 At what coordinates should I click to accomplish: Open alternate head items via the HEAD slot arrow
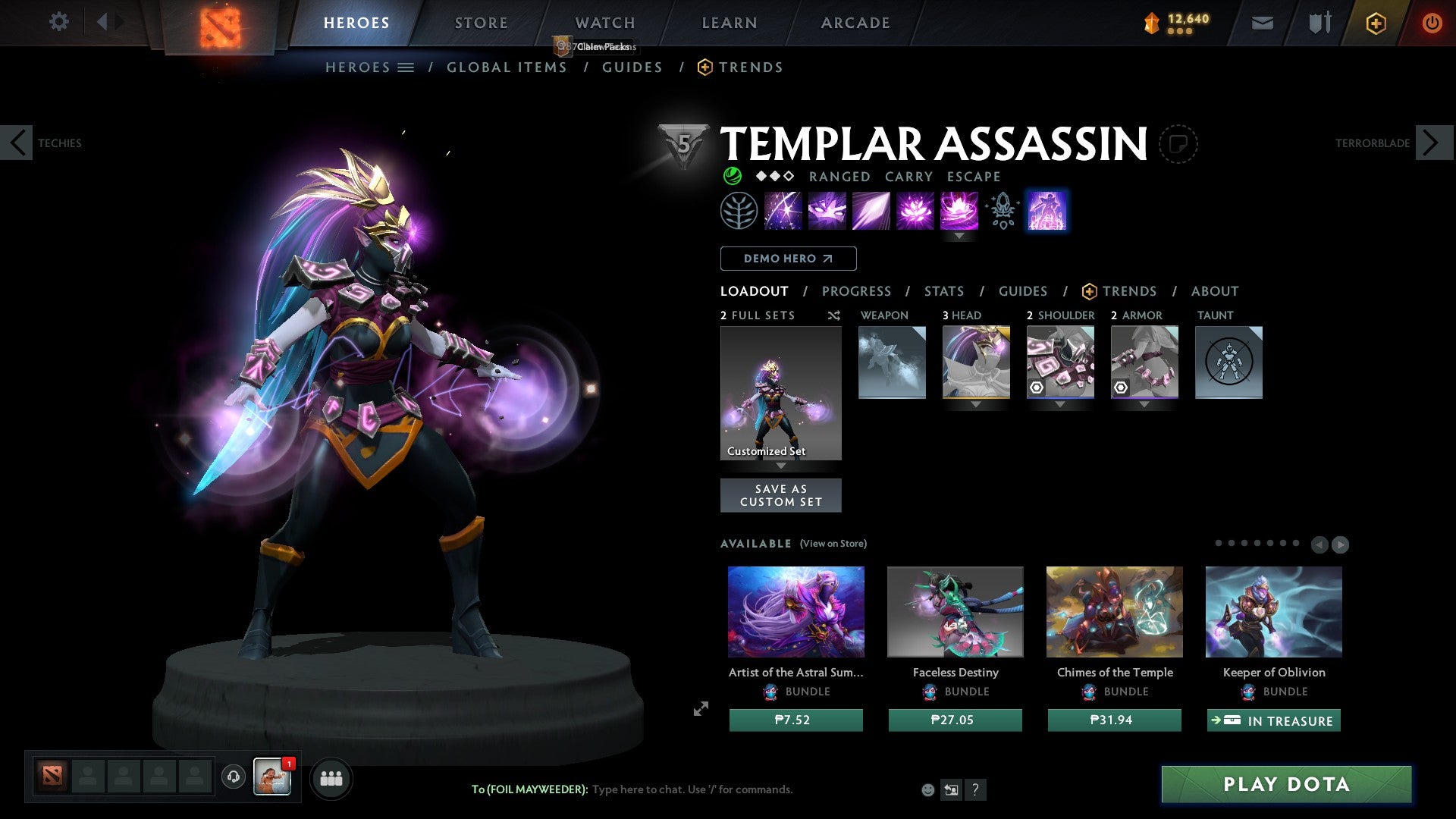click(x=976, y=405)
